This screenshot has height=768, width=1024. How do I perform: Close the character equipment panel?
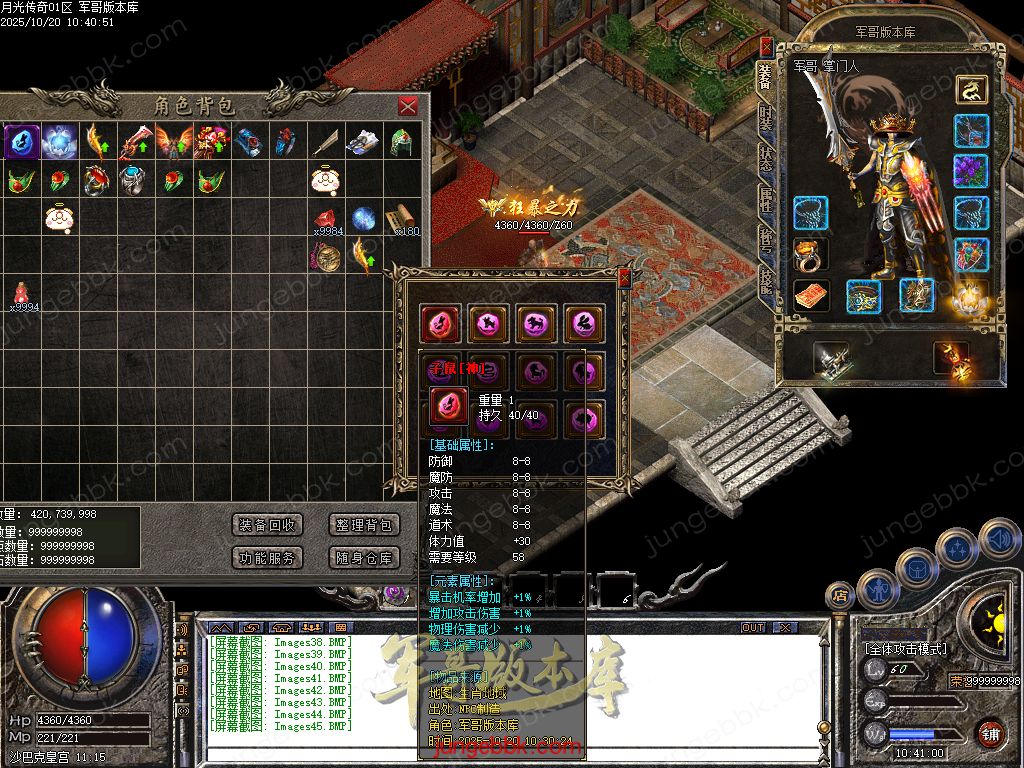coord(766,46)
